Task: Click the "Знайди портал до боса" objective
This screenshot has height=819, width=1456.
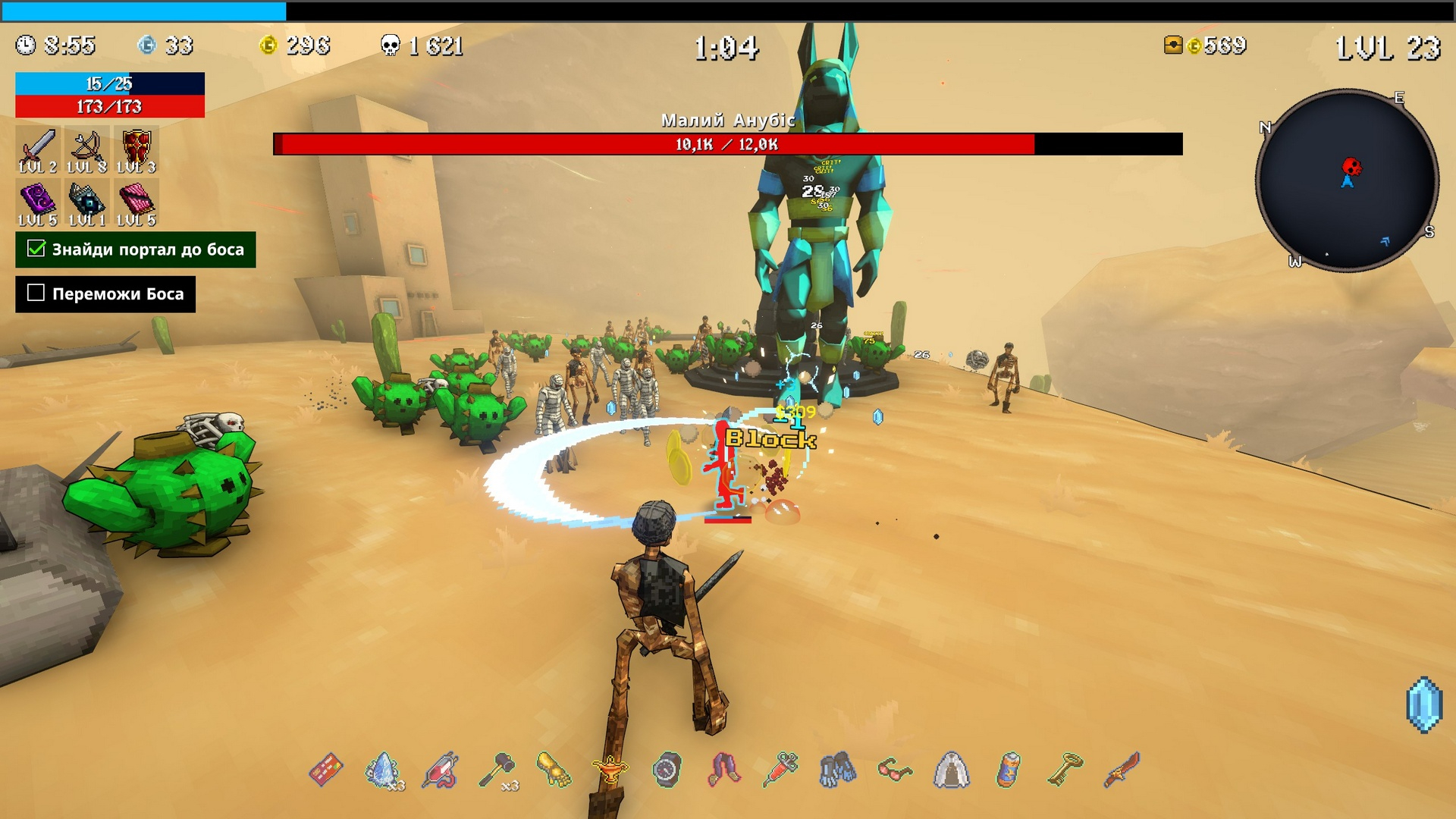Action: tap(136, 249)
